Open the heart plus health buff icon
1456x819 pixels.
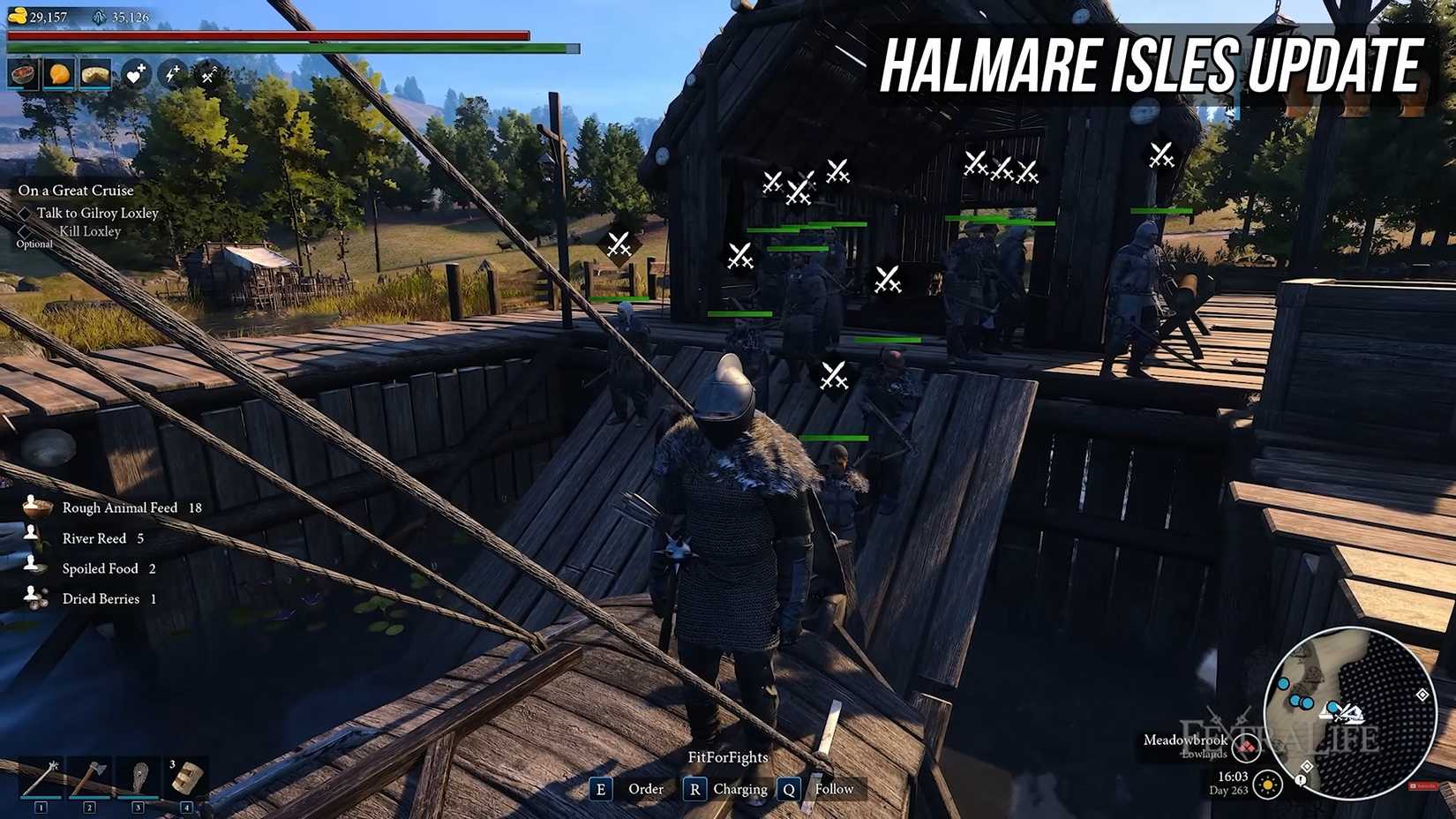[x=135, y=74]
